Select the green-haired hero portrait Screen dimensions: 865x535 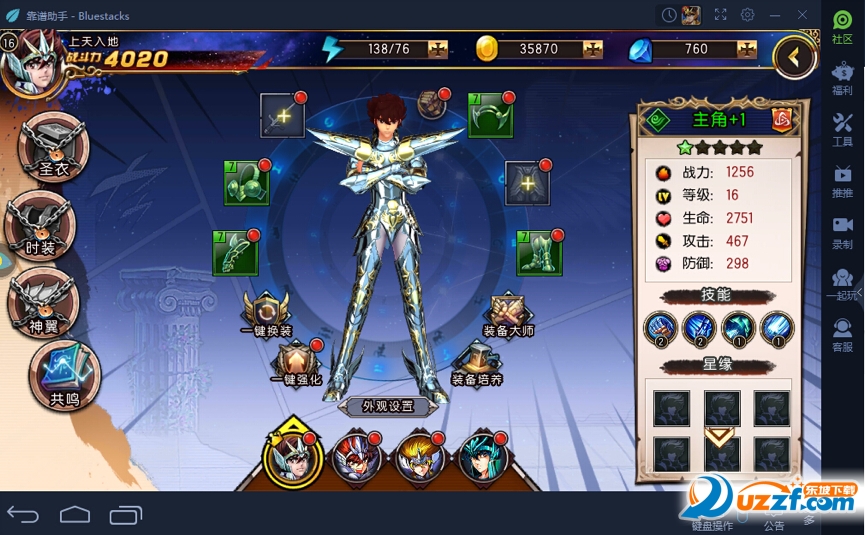point(483,459)
